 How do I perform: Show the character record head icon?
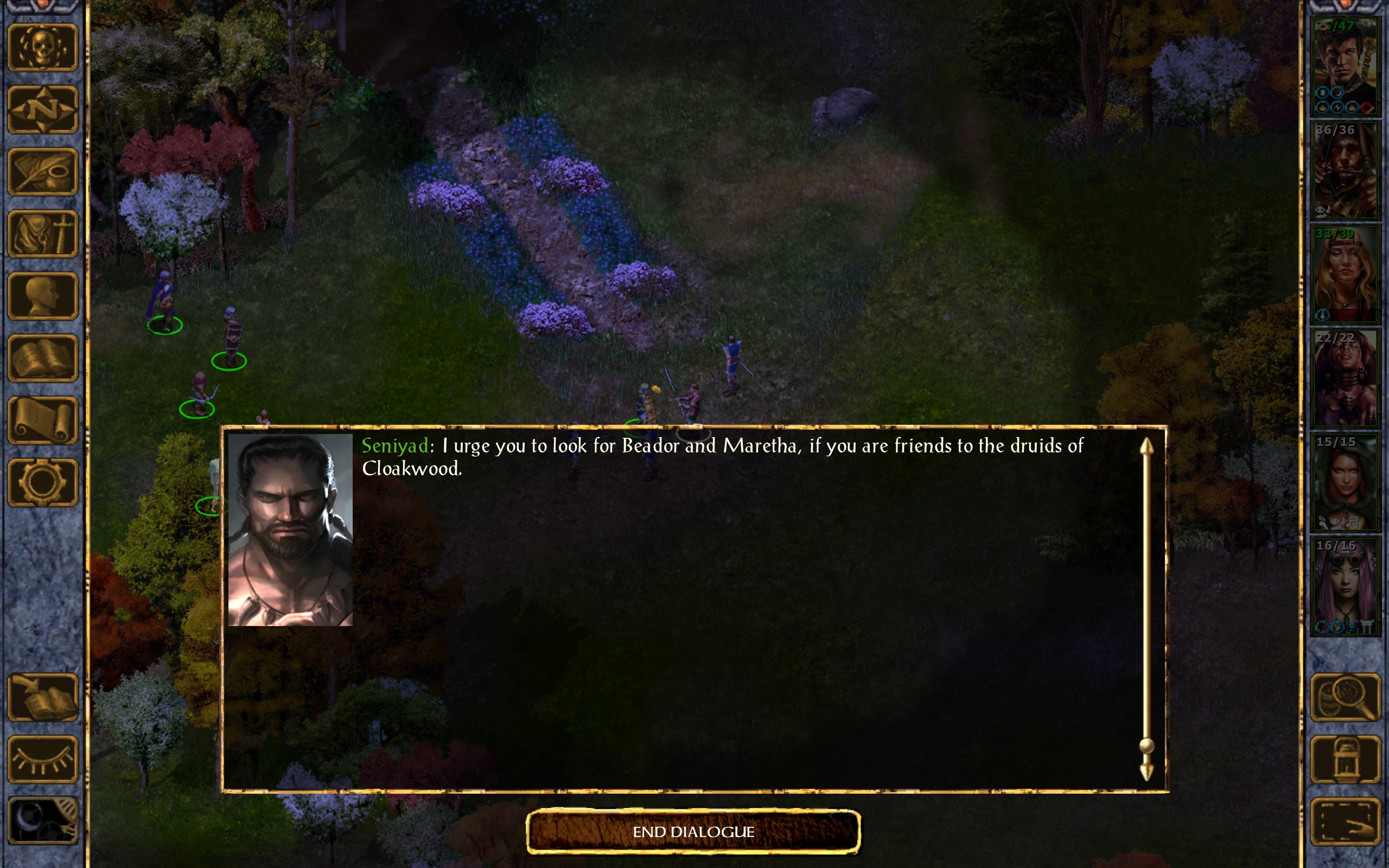42,296
